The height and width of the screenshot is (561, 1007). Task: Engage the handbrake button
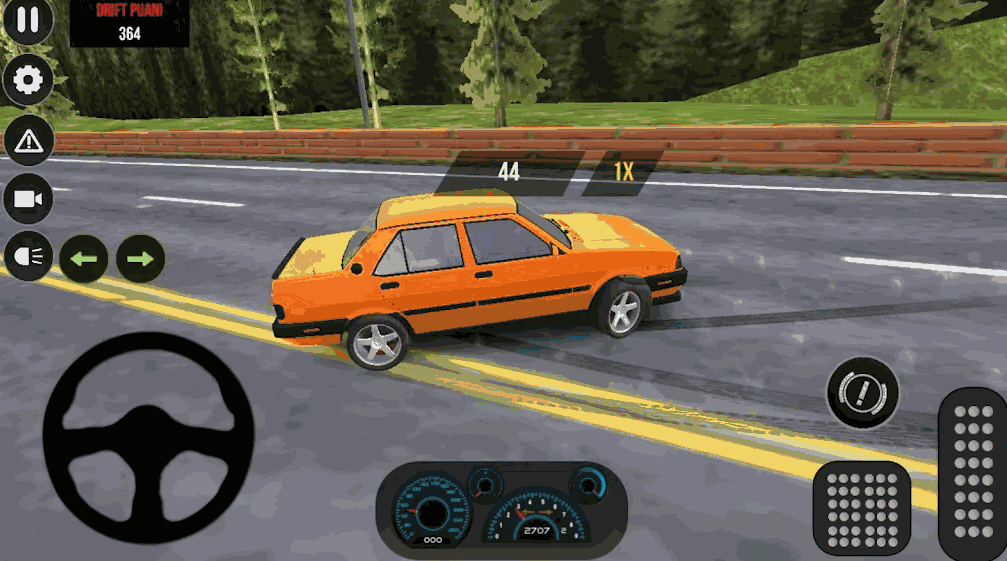[862, 392]
